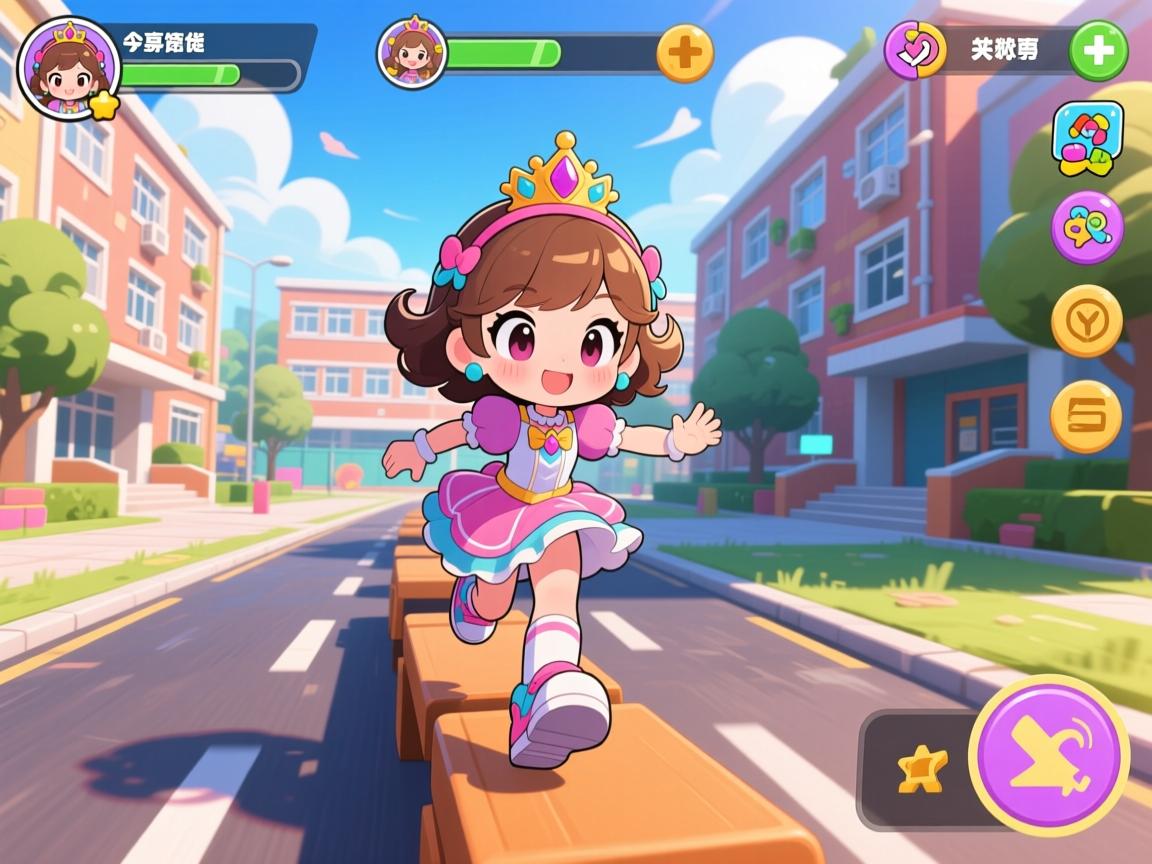Select the gold star item slot

[921, 770]
